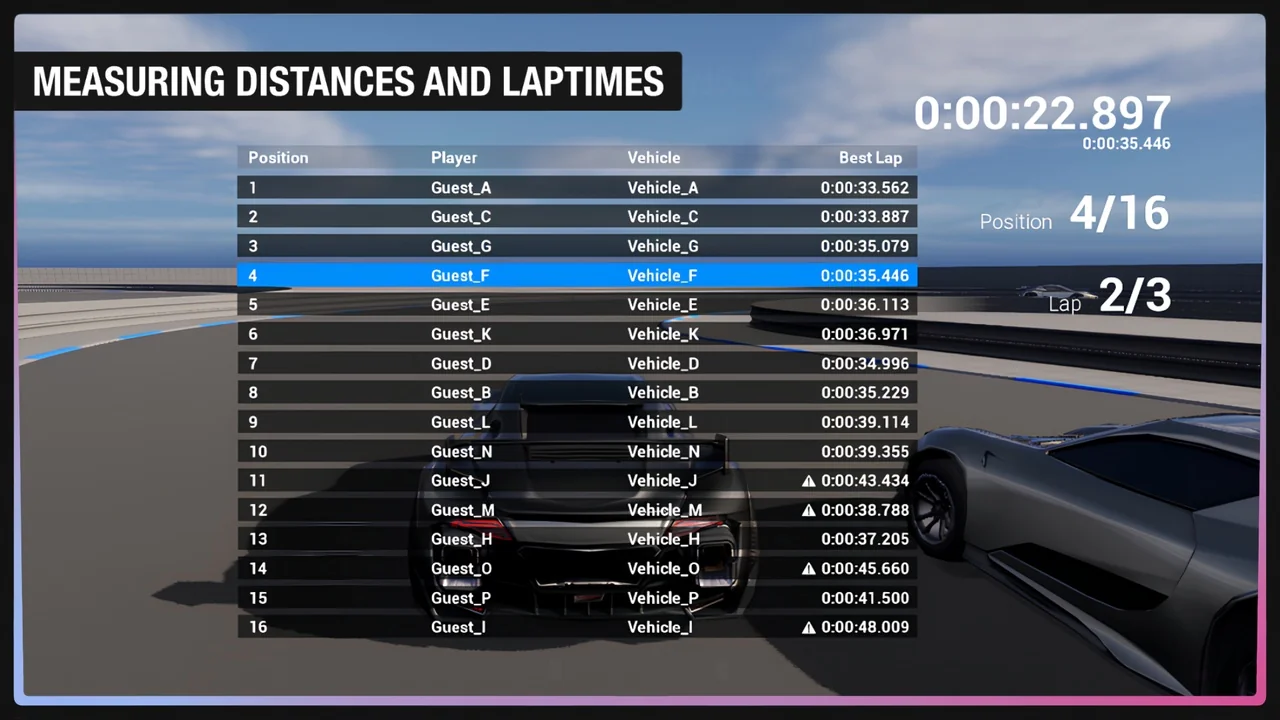The image size is (1280, 720).
Task: Click Guest_B's leaderboard entry
Action: 577,393
